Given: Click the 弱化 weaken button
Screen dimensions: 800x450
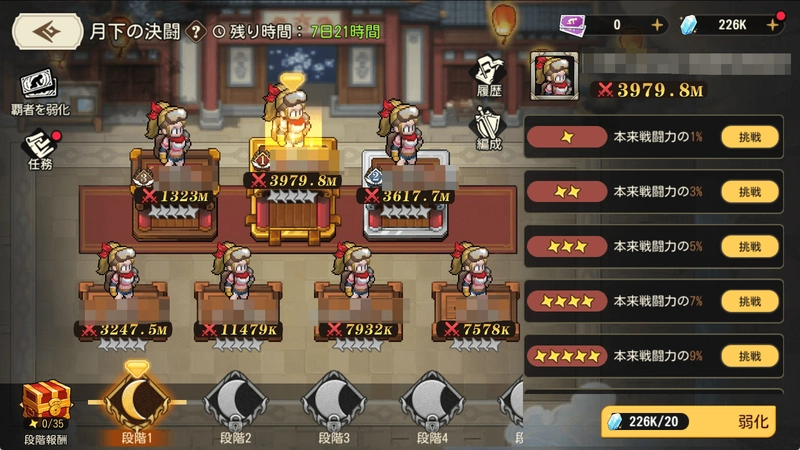Looking at the screenshot, I should click(757, 423).
